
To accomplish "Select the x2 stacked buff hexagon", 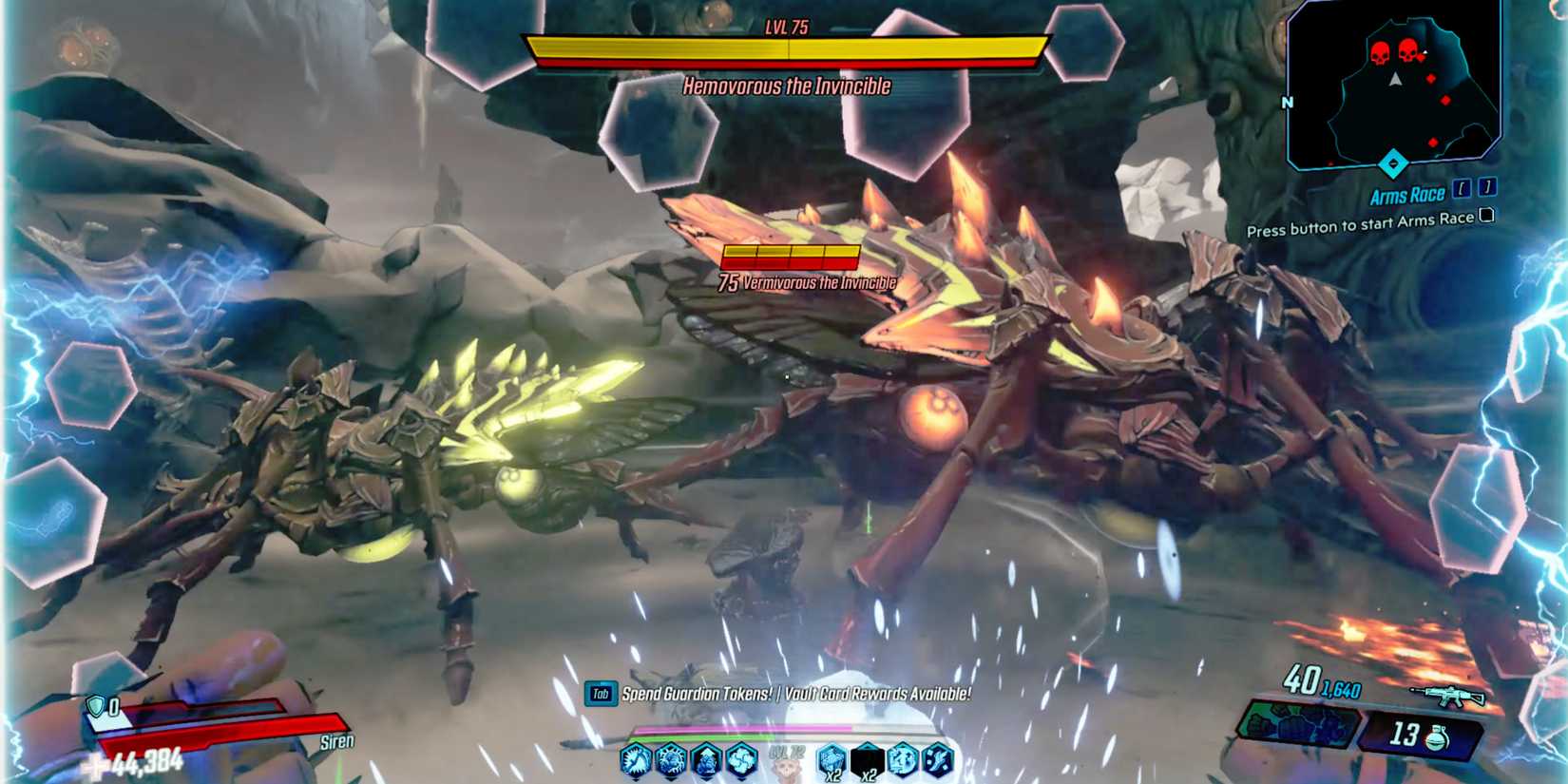I will point(832,758).
